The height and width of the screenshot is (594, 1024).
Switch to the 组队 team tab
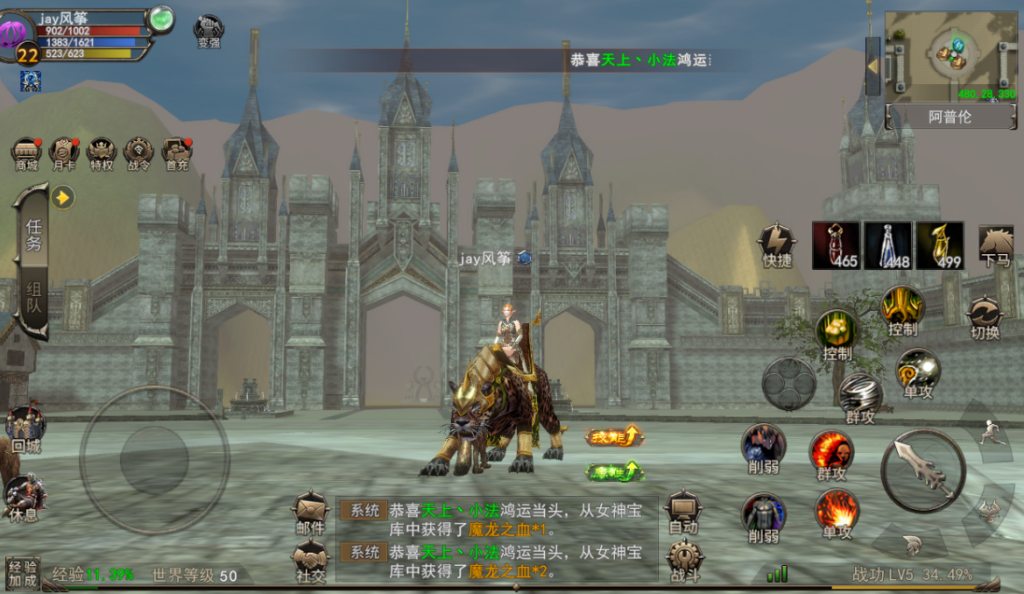point(33,297)
